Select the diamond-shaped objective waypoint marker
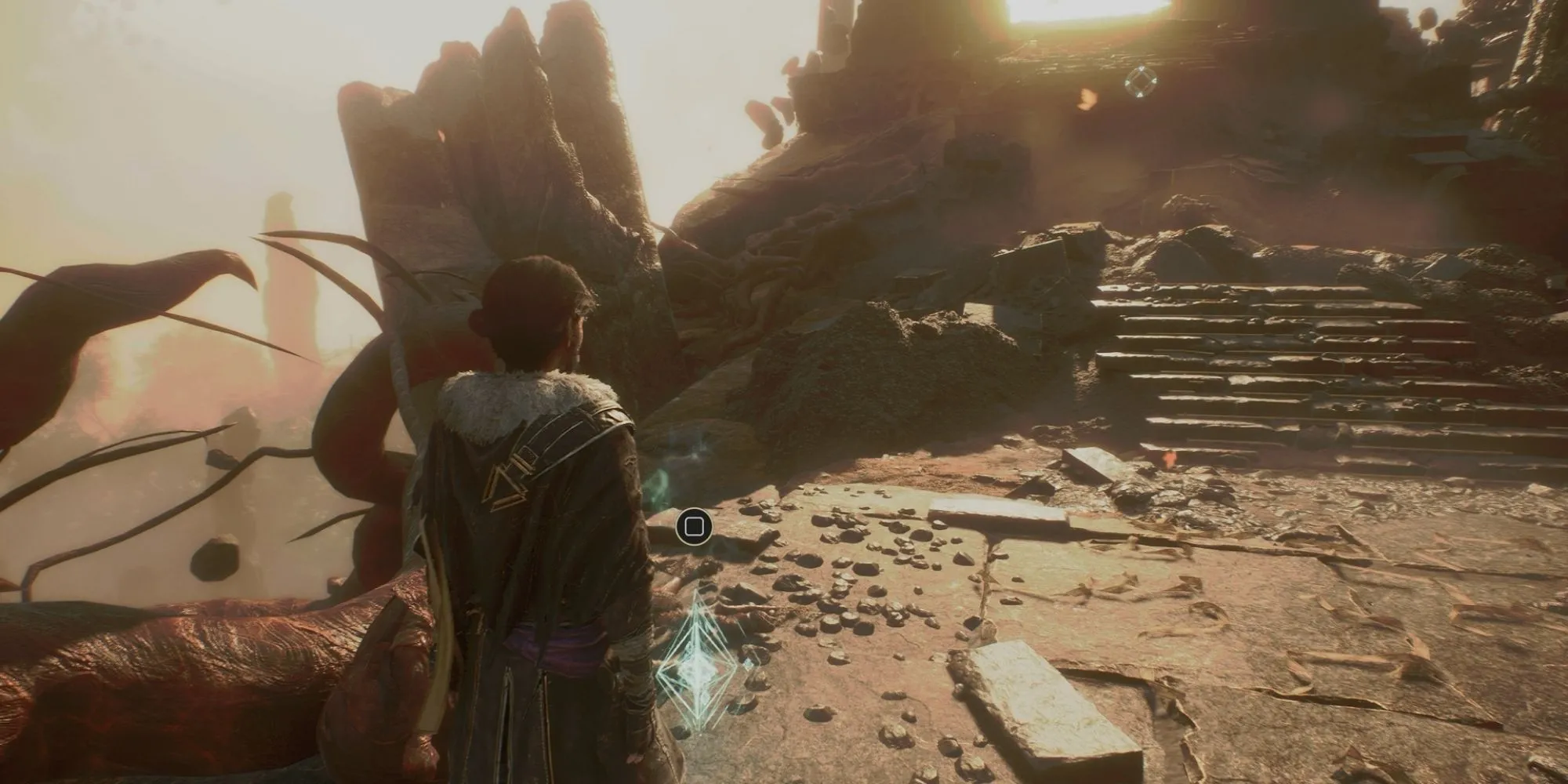 pos(1141,81)
